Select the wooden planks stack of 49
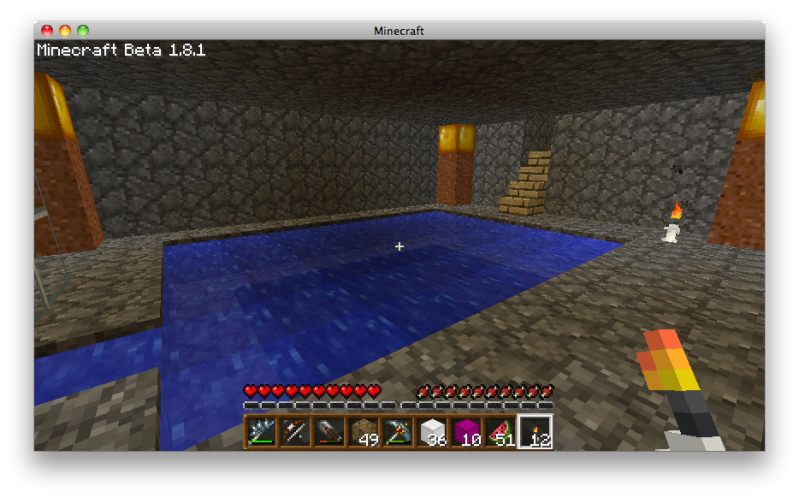Screen dimensions: 799x498 click(365, 432)
